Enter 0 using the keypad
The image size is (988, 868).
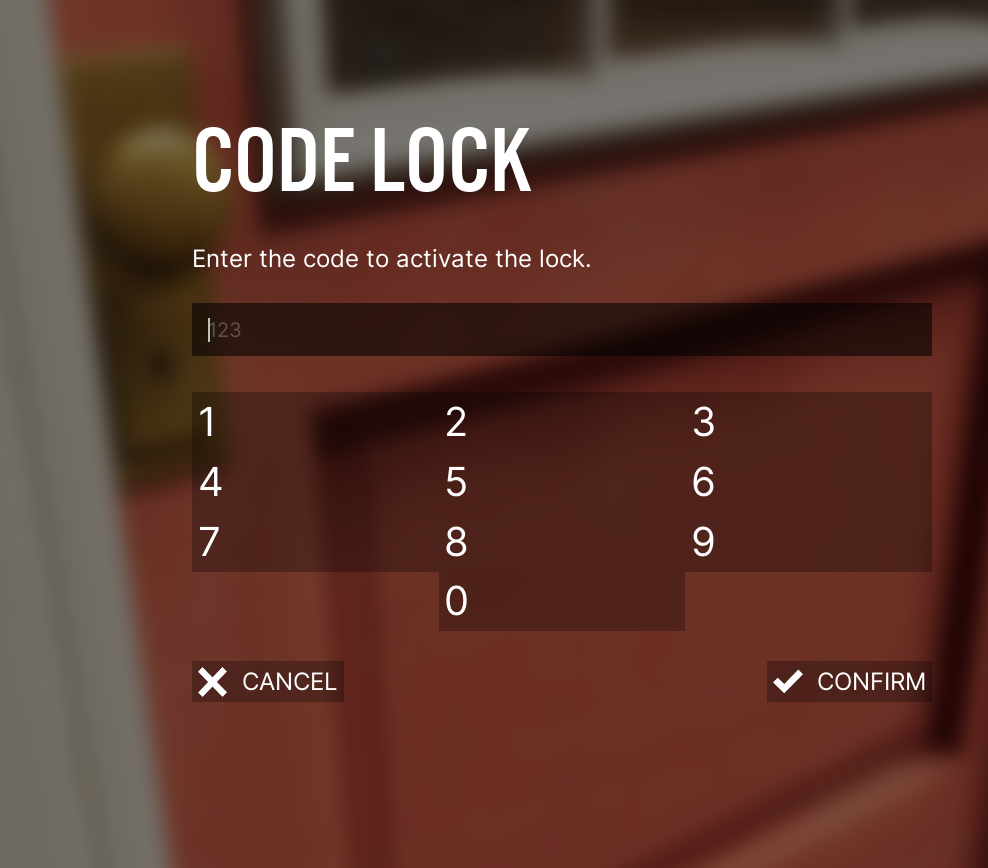[x=561, y=602]
